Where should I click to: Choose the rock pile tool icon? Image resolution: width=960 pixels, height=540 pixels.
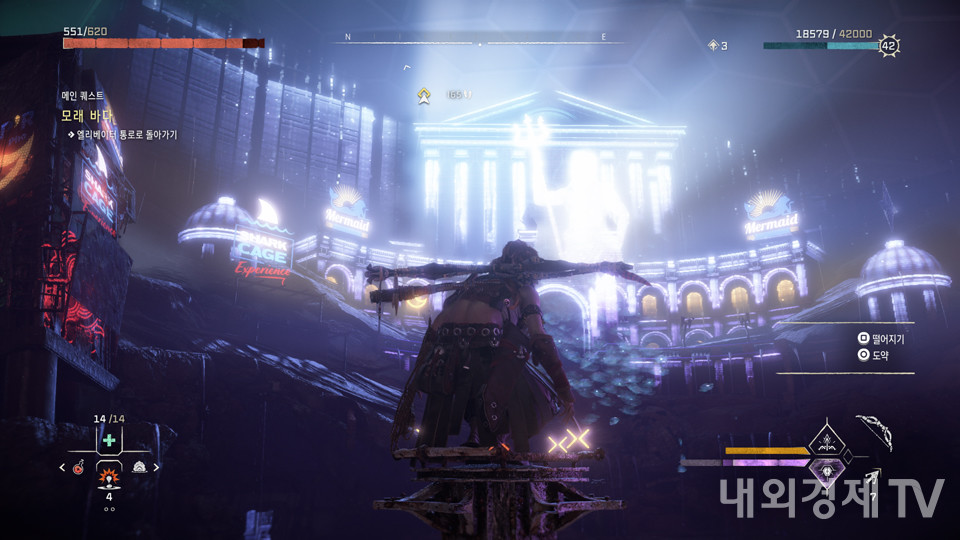click(139, 467)
